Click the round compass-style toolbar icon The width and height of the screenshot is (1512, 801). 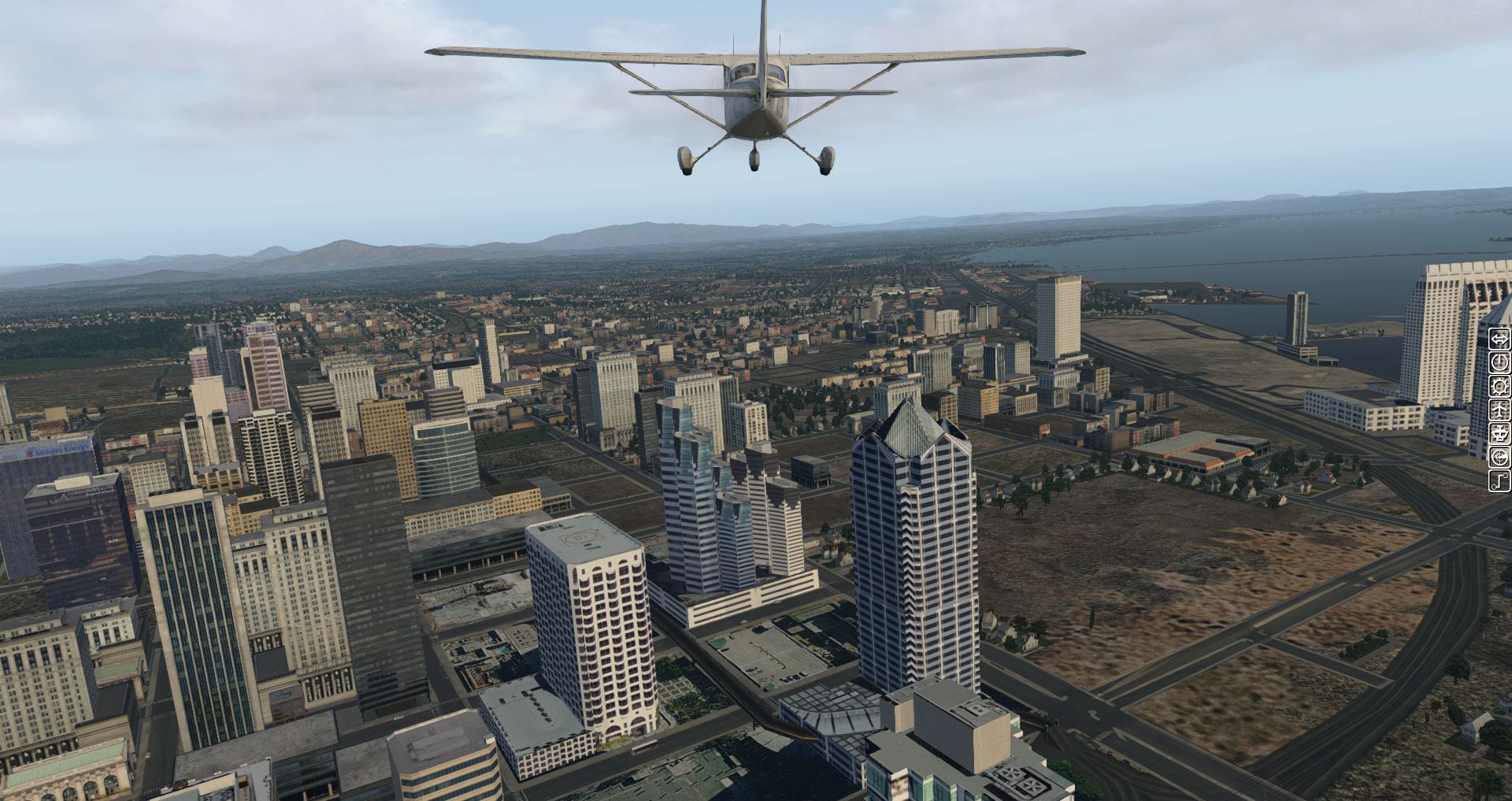click(1499, 457)
